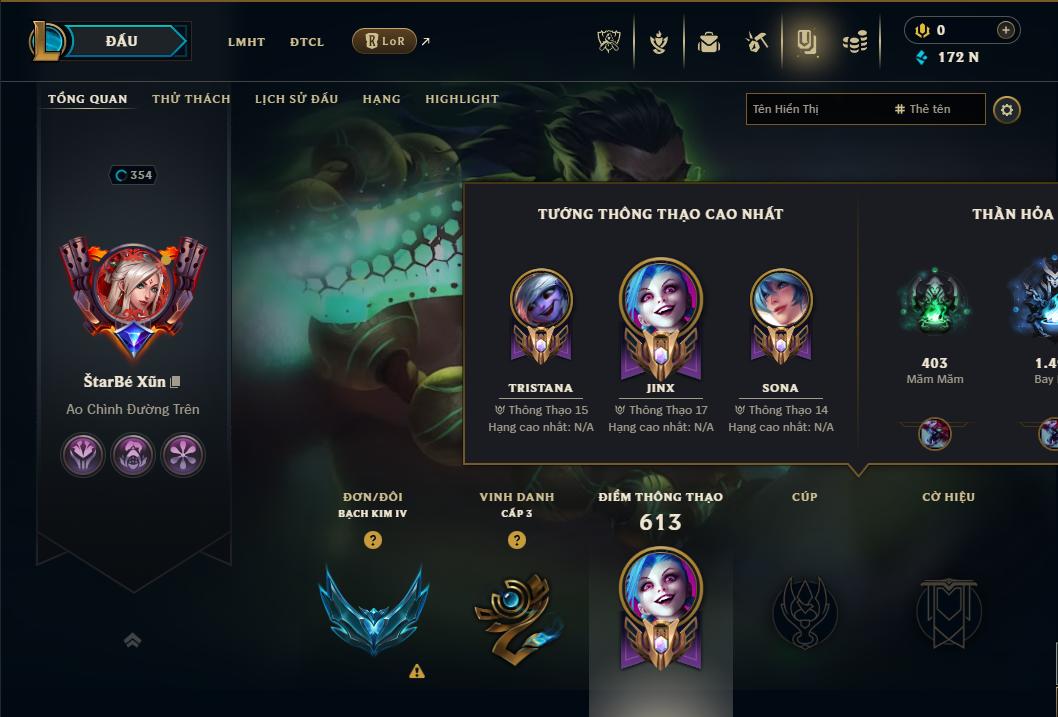The height and width of the screenshot is (717, 1058).
Task: Select the Sona mastery portrait
Action: pos(780,301)
